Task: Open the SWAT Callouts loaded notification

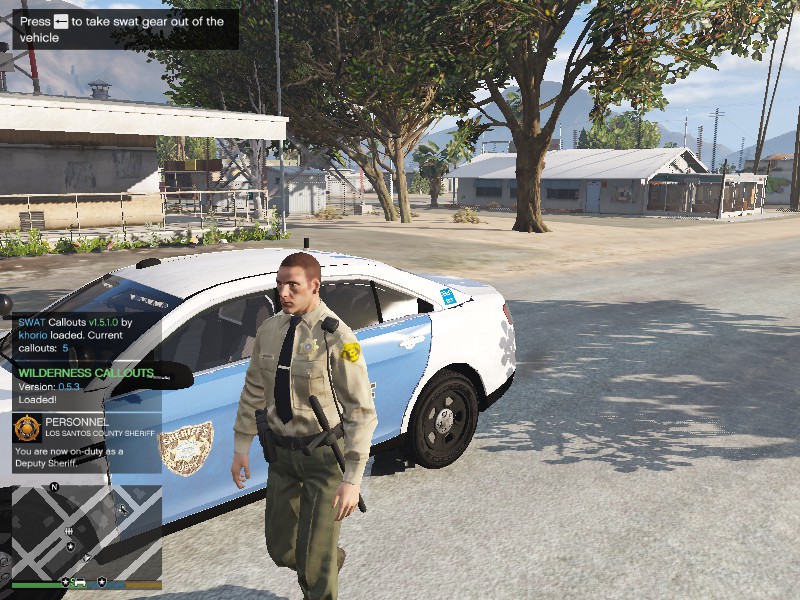Action: tap(86, 335)
